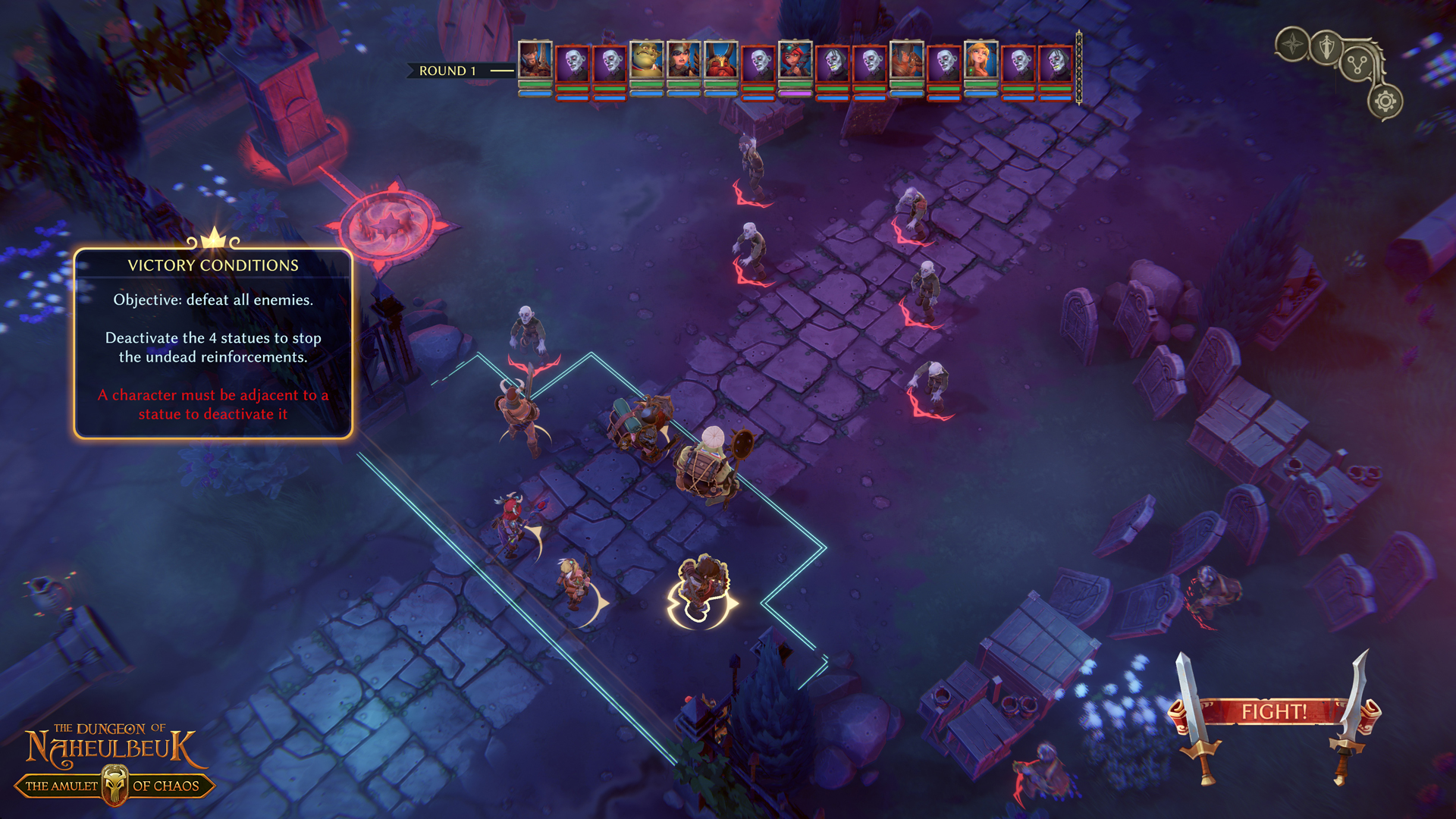Select the eyepatch Thief portrait in turn order
The image size is (1456, 819).
(x=683, y=61)
